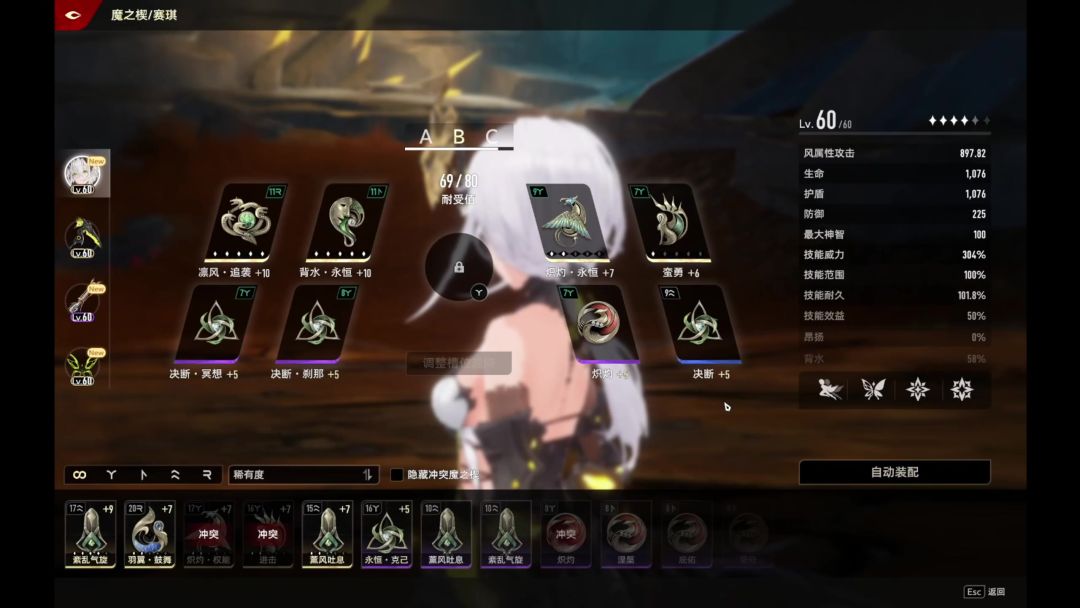
Task: Switch to loadout tab A
Action: point(426,137)
